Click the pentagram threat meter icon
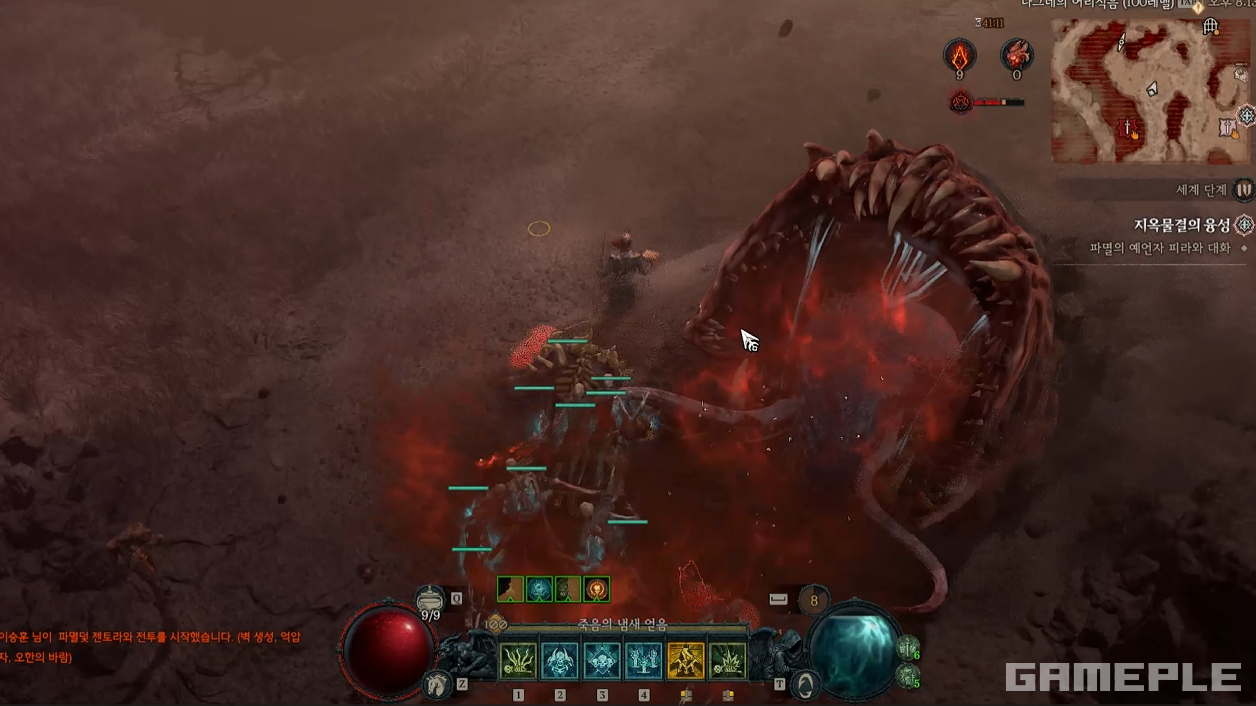 pyautogui.click(x=961, y=101)
